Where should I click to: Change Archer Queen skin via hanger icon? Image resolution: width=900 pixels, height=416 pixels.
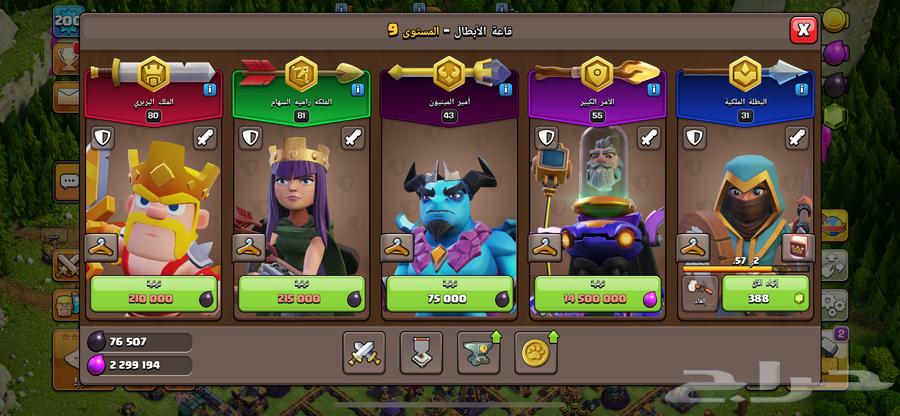pos(249,246)
